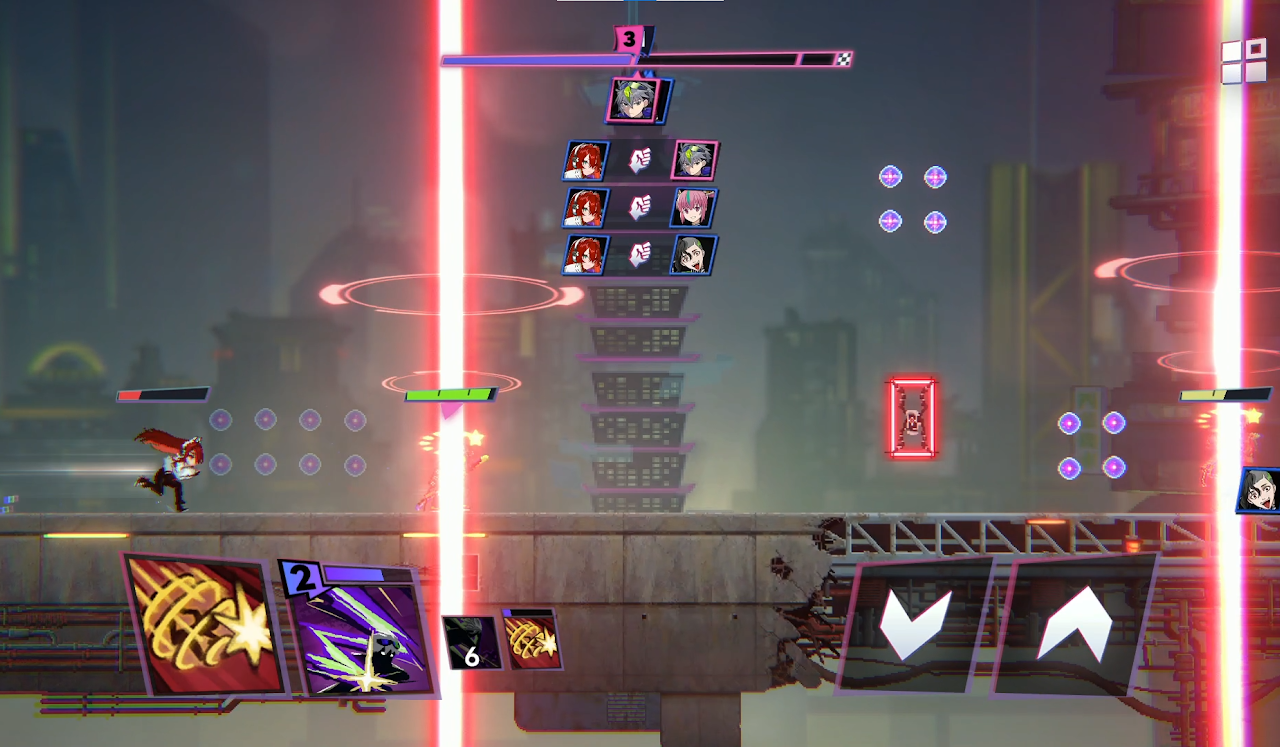Click the versus fist icon in top matchup
The width and height of the screenshot is (1280, 747).
click(x=640, y=160)
